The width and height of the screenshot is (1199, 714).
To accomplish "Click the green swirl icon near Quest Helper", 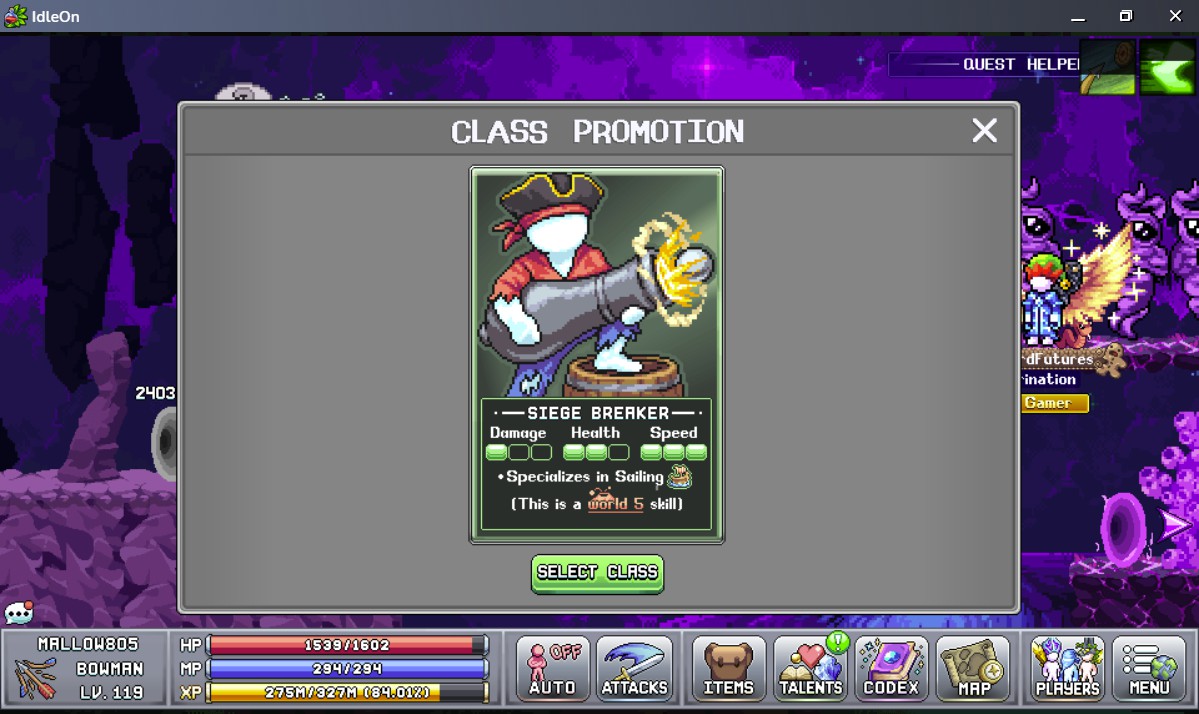I will [1167, 67].
